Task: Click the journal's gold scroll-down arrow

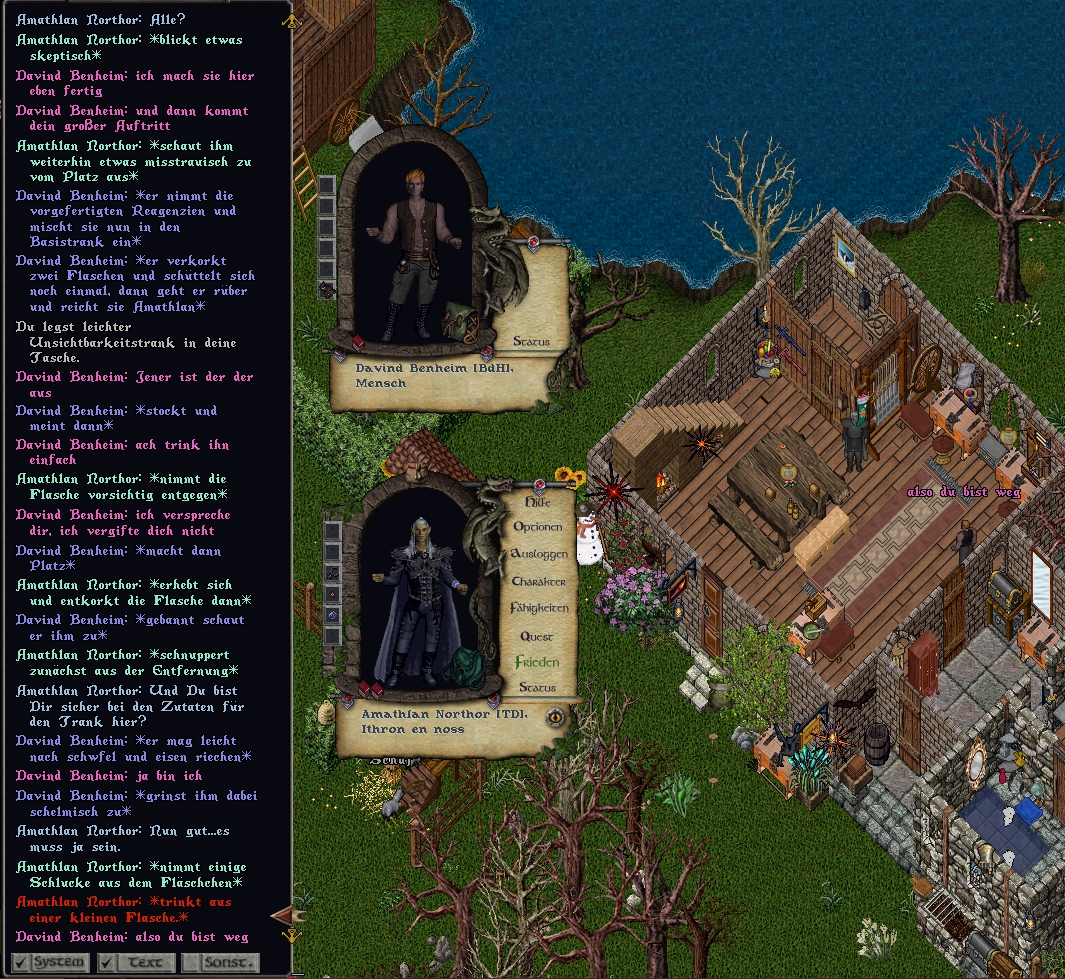Action: coord(291,936)
